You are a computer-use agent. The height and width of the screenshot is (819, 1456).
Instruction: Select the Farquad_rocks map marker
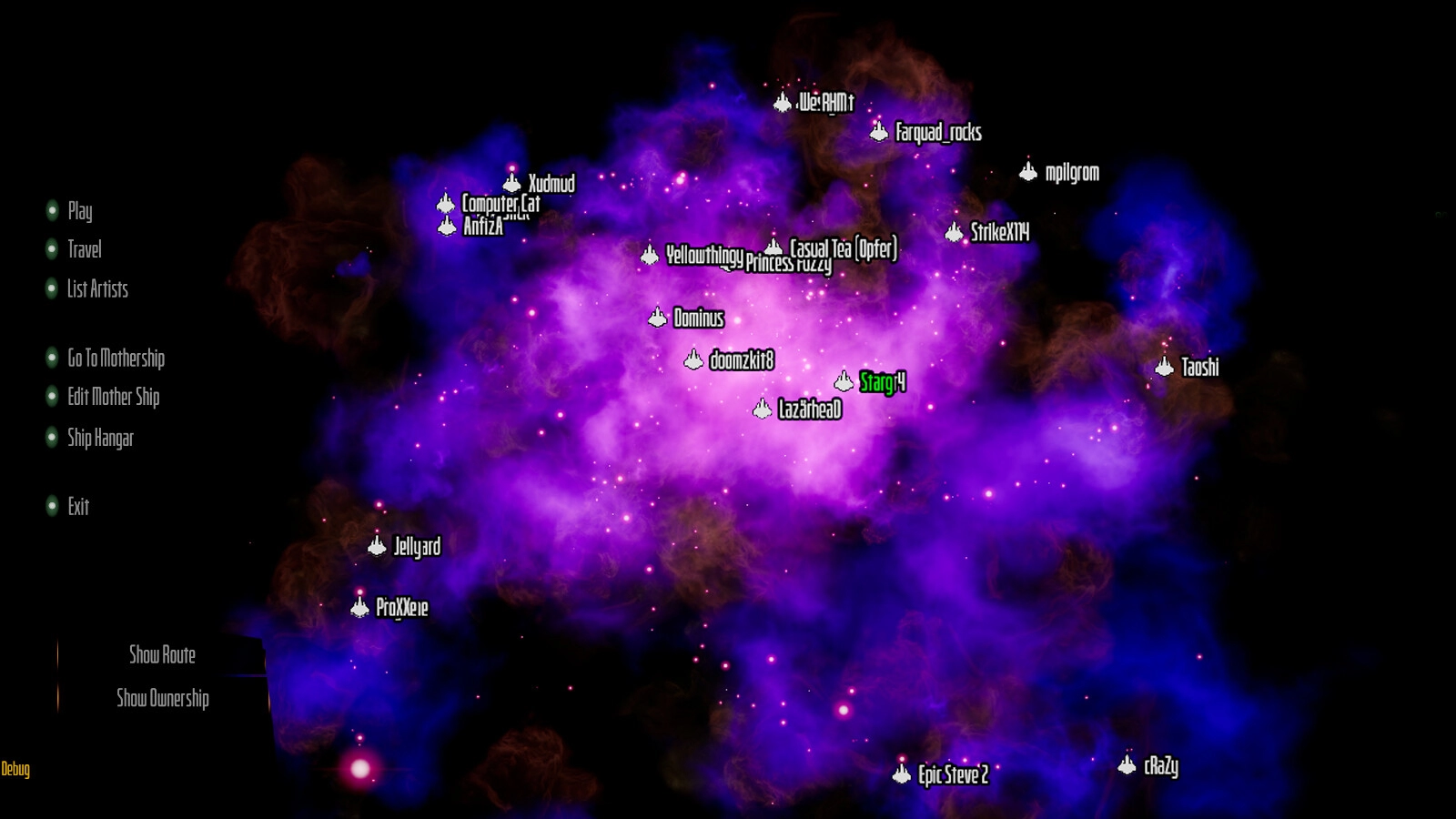click(879, 132)
